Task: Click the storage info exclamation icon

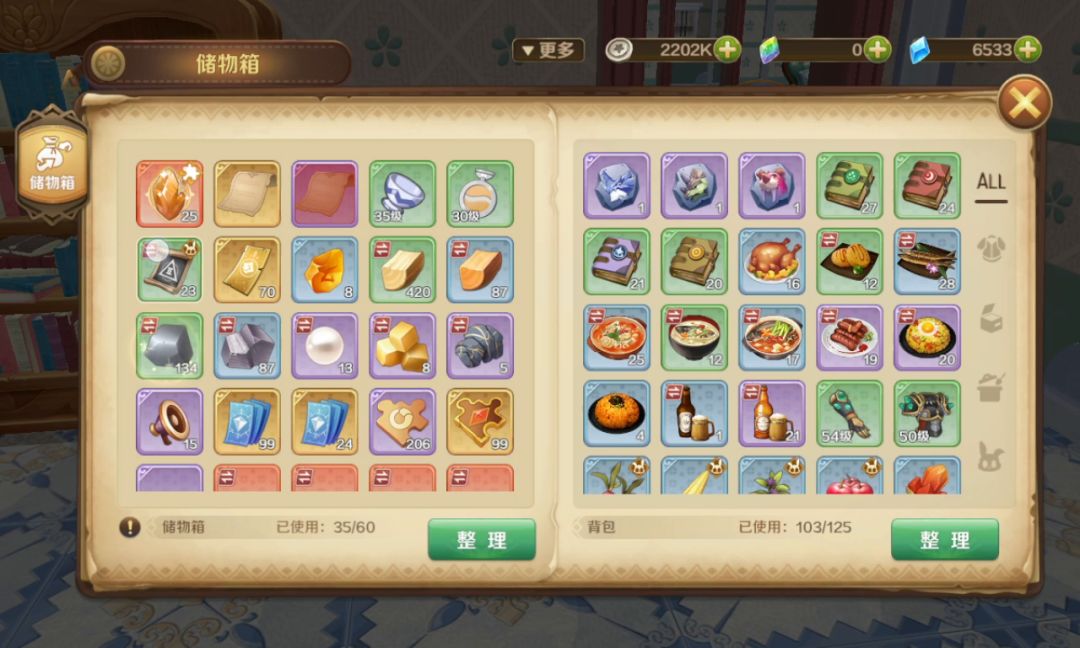Action: (130, 527)
